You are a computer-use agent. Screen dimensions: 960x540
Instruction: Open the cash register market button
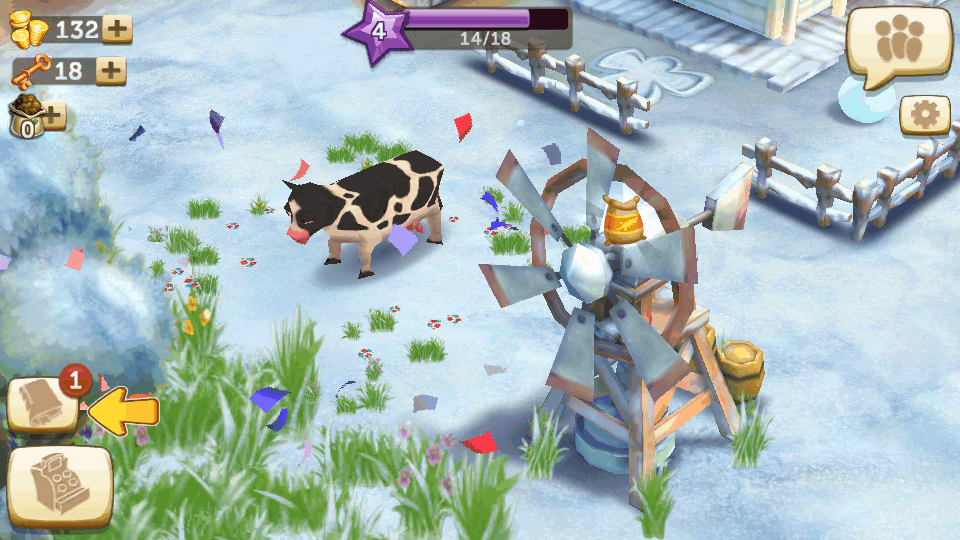[60, 486]
